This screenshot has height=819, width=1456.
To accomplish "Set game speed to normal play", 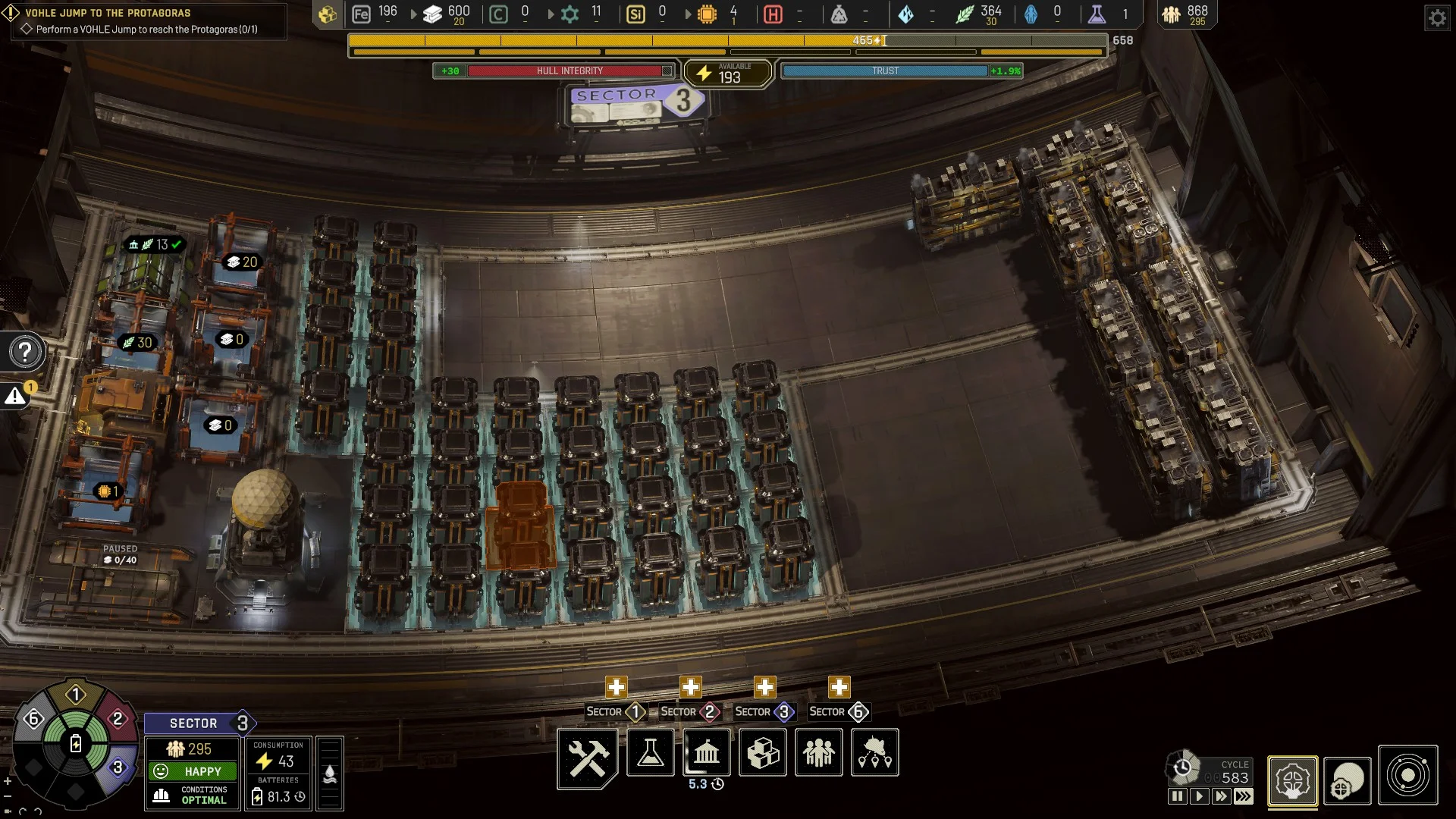I will tap(1199, 796).
